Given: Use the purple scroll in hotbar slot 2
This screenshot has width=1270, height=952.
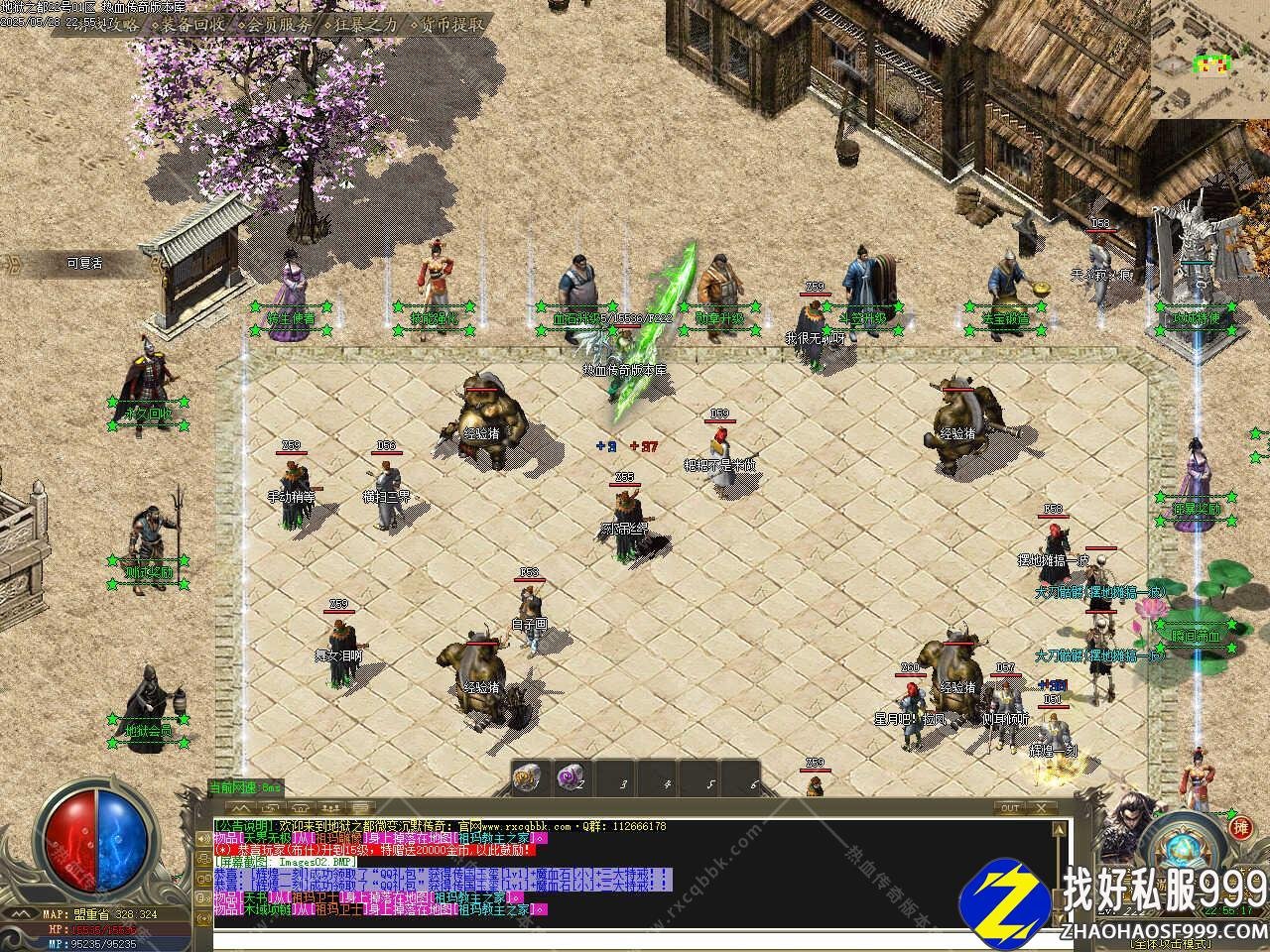Looking at the screenshot, I should (x=570, y=778).
